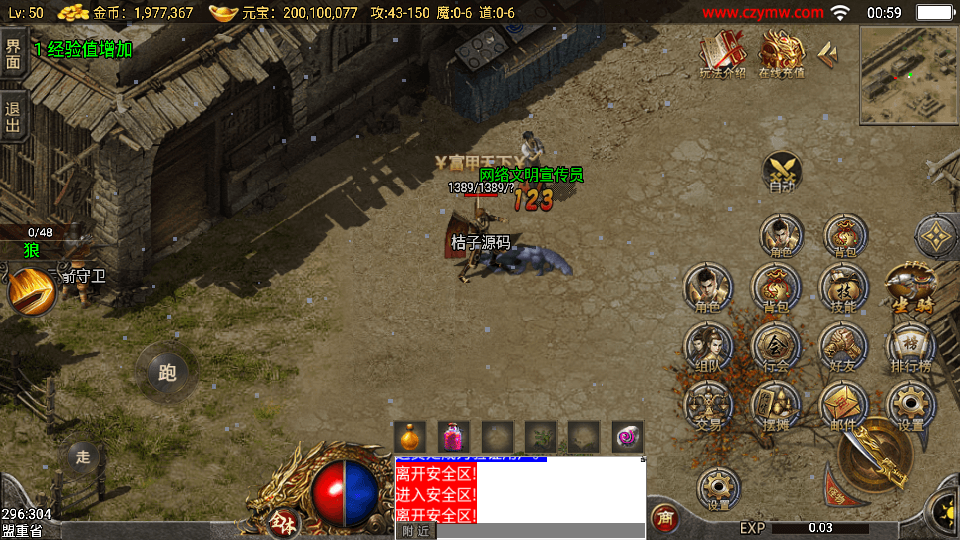Viewport: 960px width, 540px height.
Task: Open the 摆摊 stall setup
Action: pyautogui.click(x=775, y=406)
